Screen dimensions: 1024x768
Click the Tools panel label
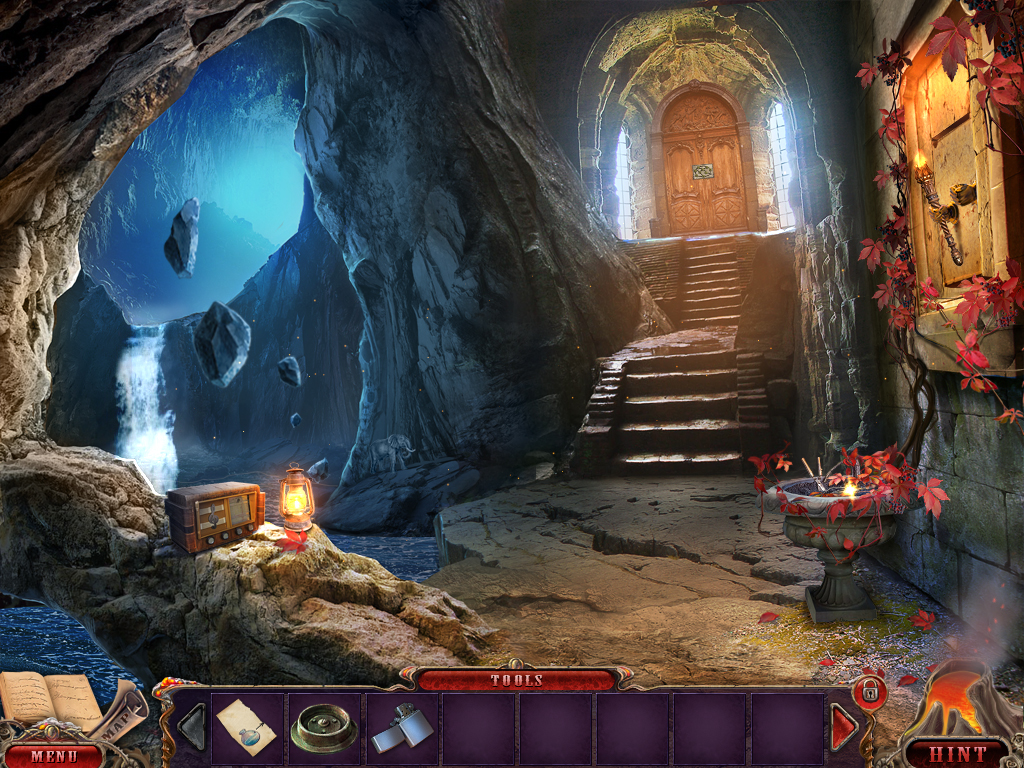pos(516,680)
